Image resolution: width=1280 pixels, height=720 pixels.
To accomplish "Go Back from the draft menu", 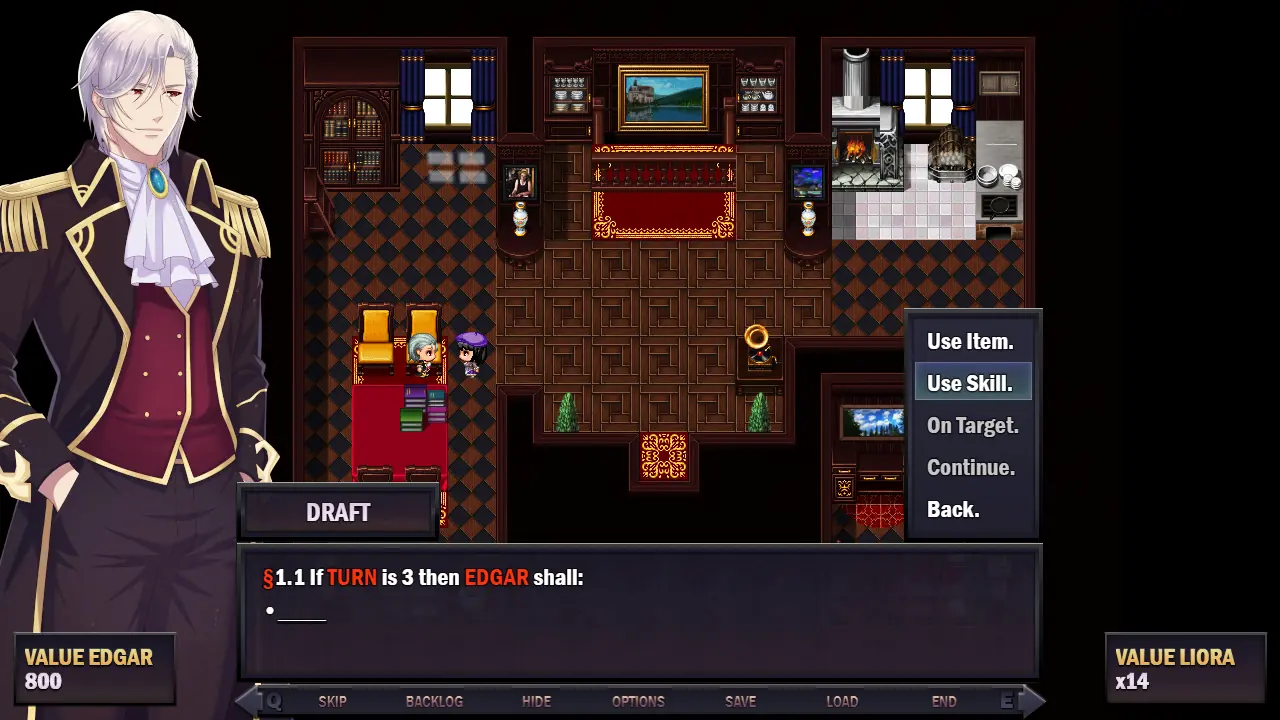I will pyautogui.click(x=953, y=510).
